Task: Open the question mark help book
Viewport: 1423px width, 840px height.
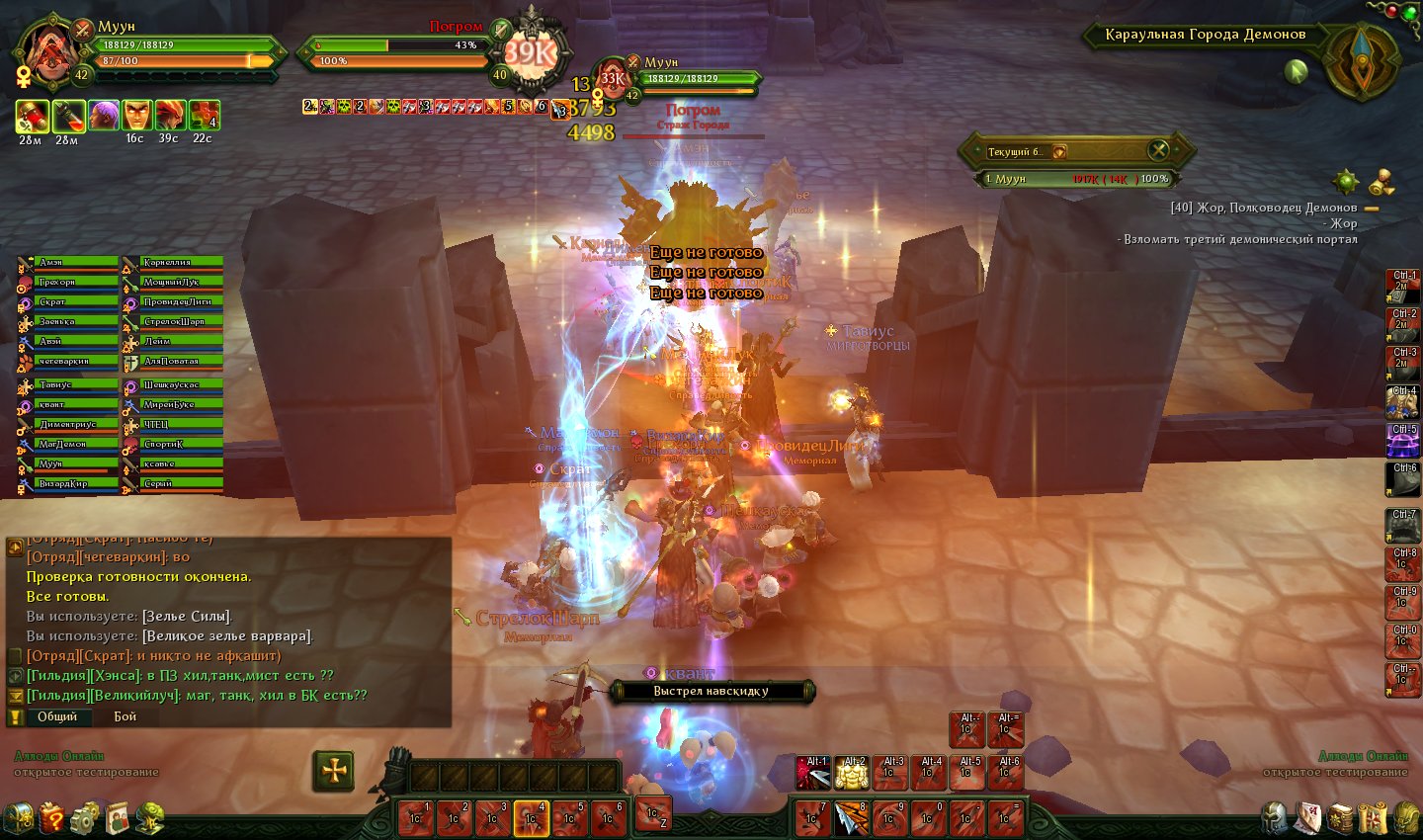Action: click(x=52, y=817)
